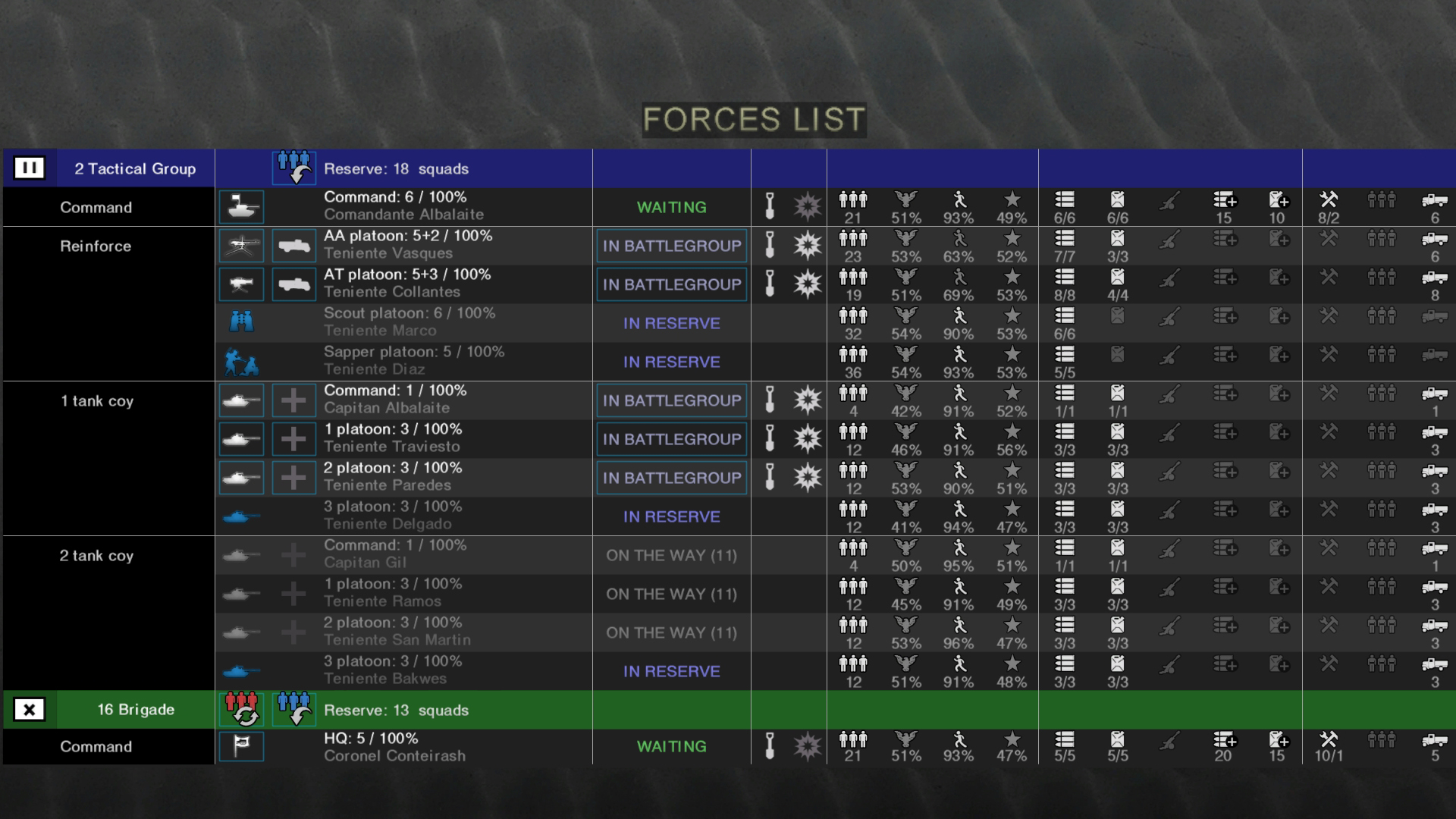Click the Sapper platoon soldiers icon
Viewport: 1456px width, 819px height.
pyautogui.click(x=241, y=360)
